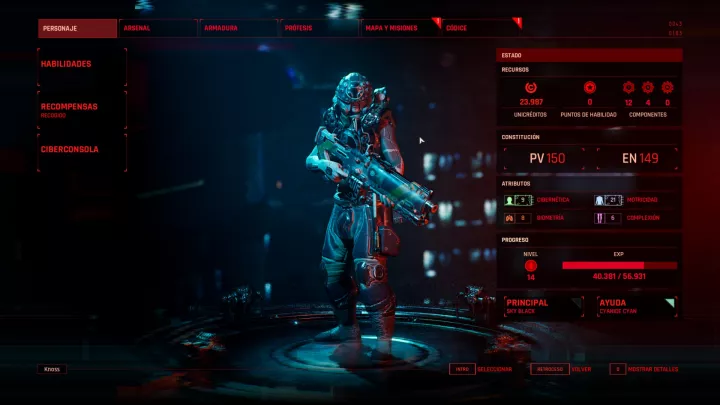
Task: Click the Mostrar Detalles option
Action: (645, 369)
